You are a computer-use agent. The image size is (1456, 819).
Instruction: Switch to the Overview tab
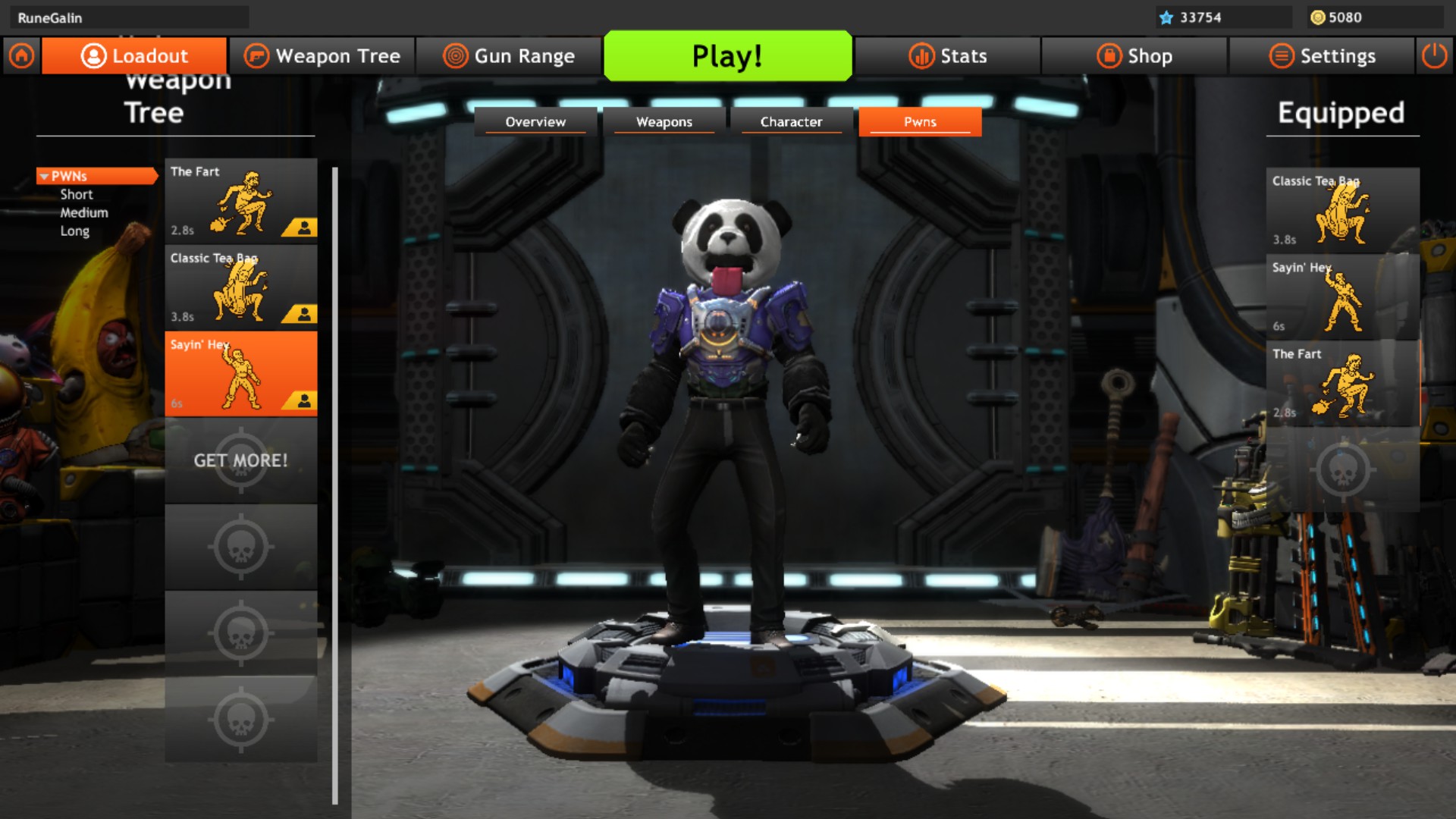pos(535,122)
